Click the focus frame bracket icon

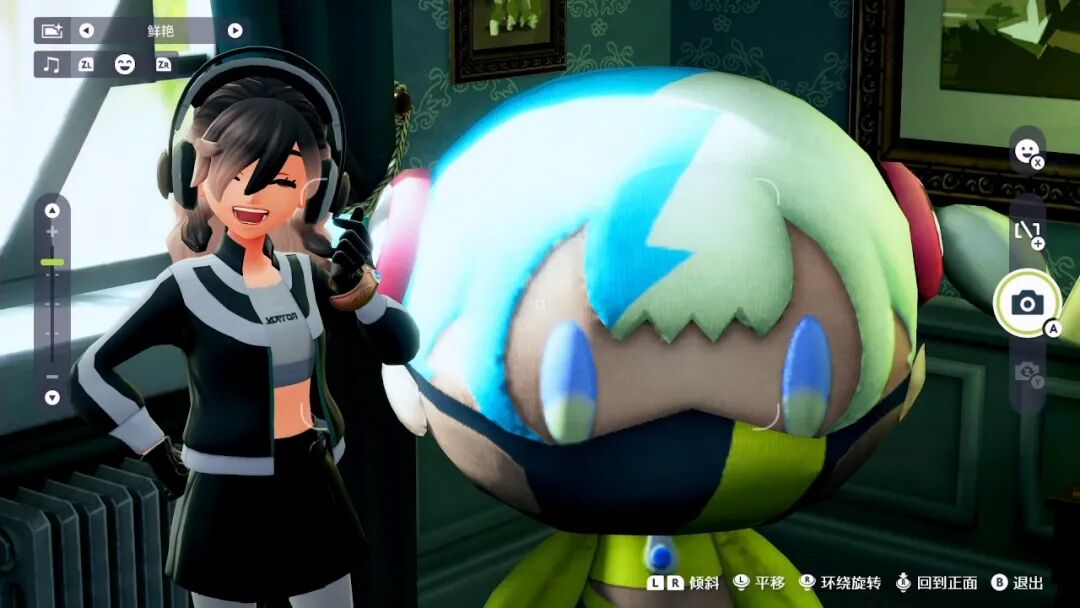click(1027, 232)
